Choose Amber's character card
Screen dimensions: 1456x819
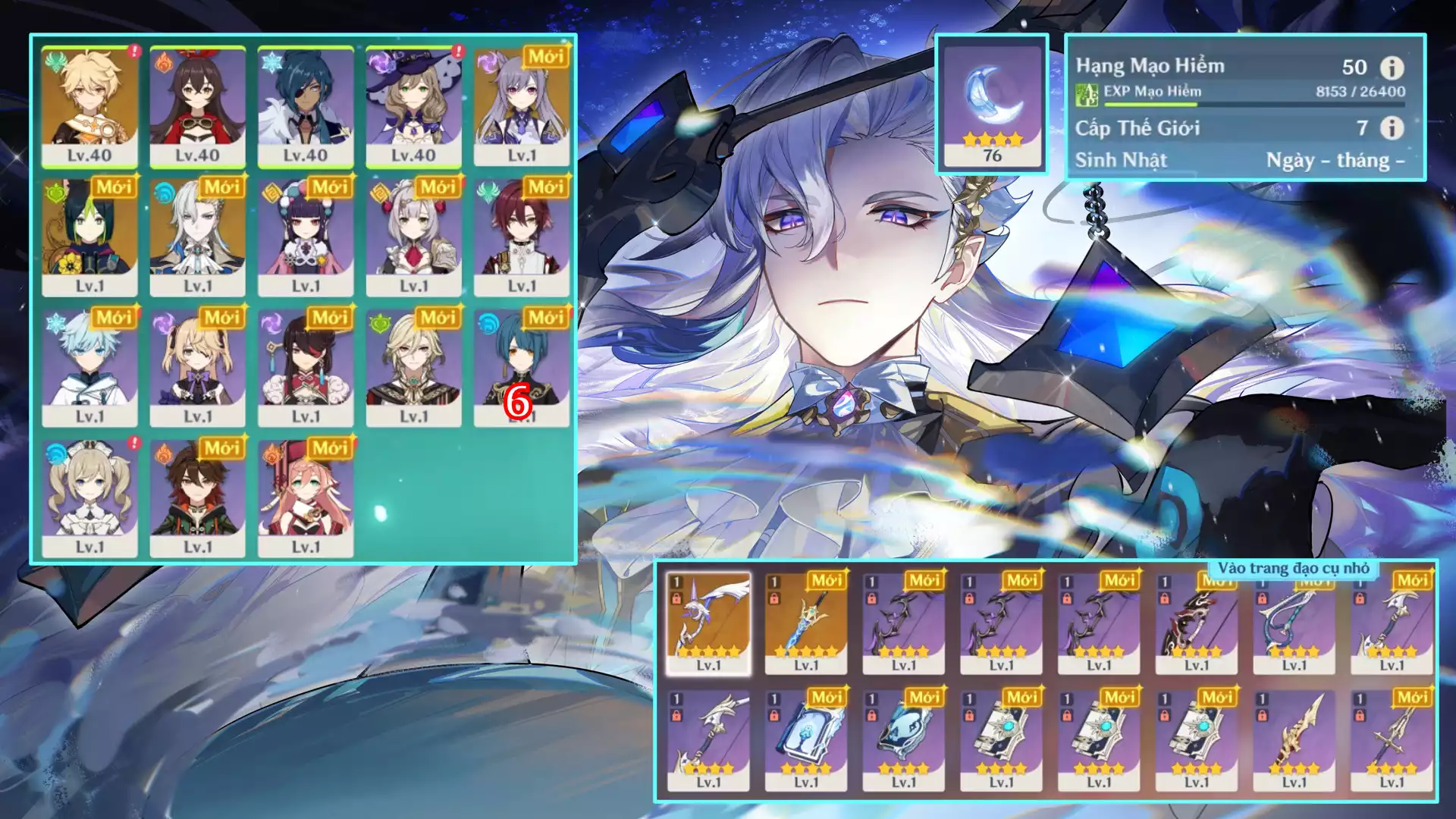pos(197,106)
